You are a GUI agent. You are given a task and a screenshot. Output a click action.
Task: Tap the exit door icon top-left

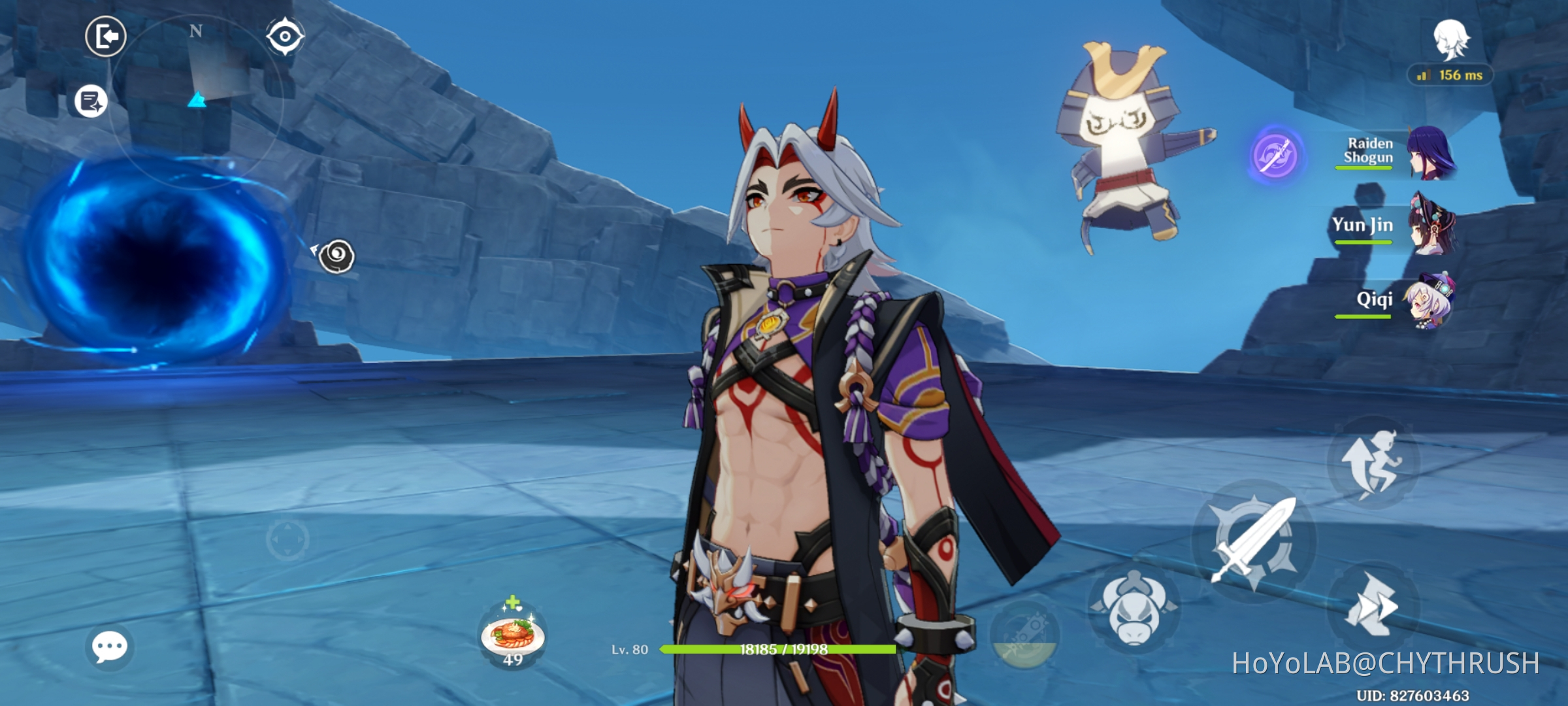105,36
